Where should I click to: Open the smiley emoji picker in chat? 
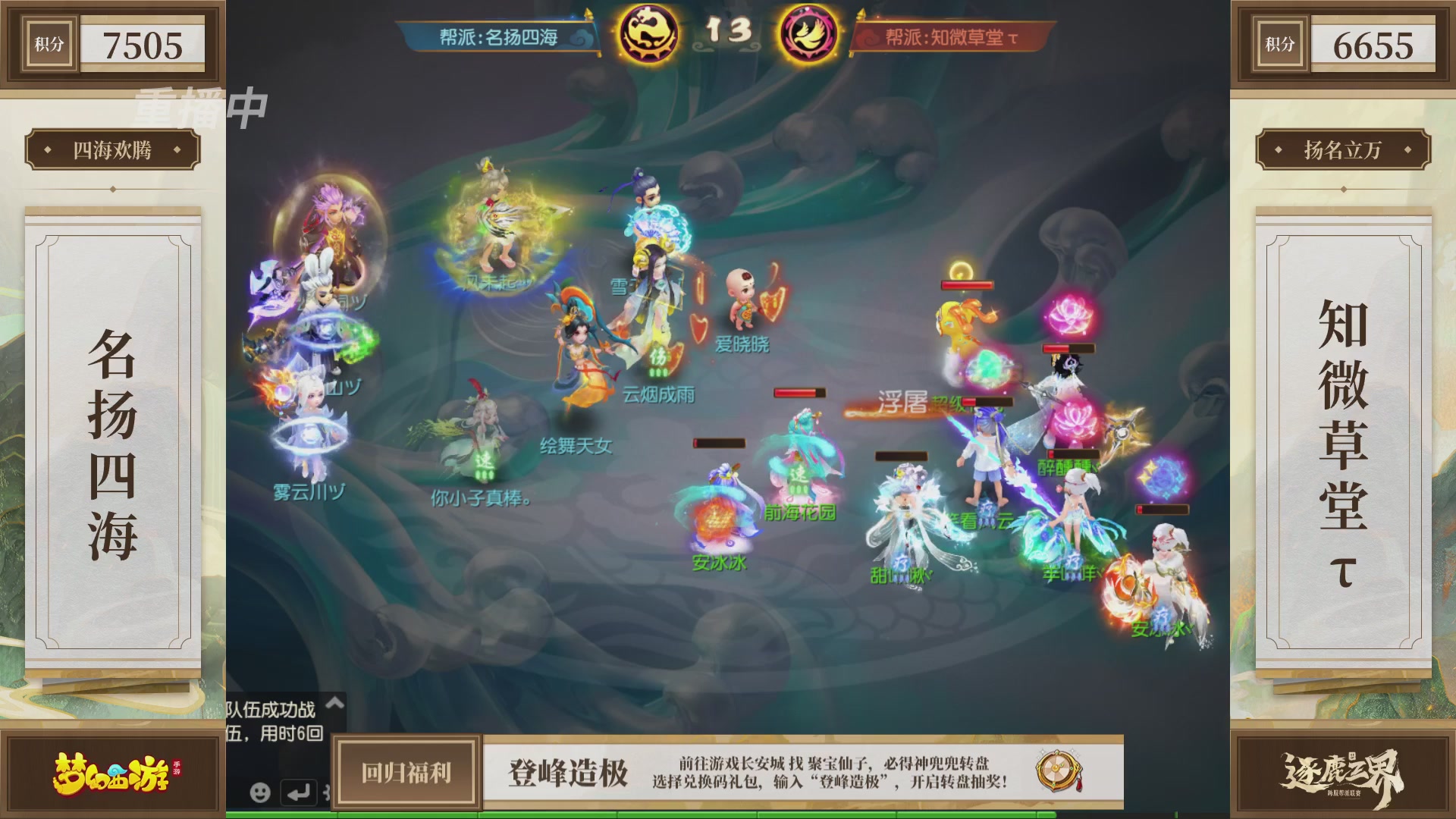(259, 793)
